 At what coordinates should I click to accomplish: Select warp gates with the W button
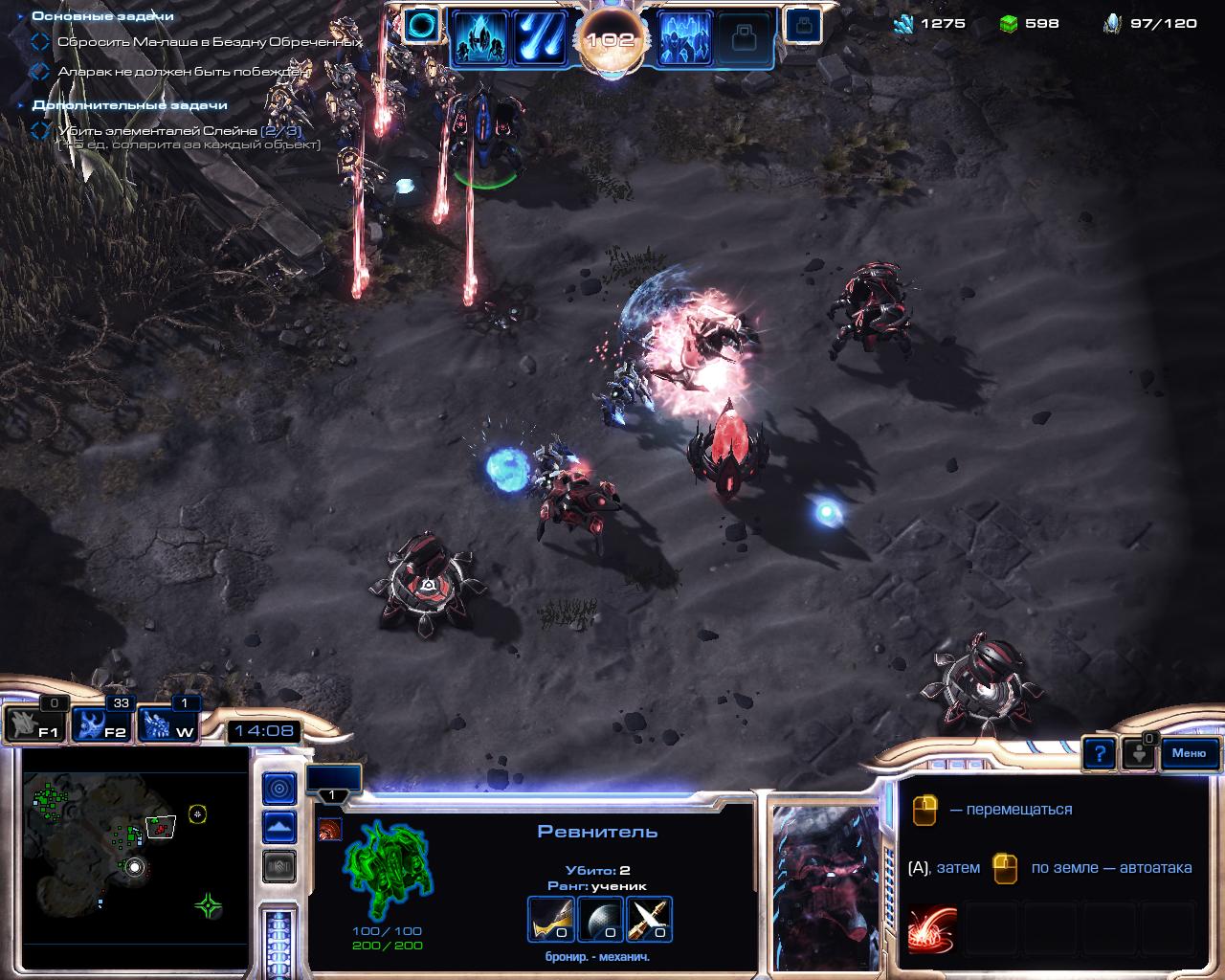click(168, 724)
